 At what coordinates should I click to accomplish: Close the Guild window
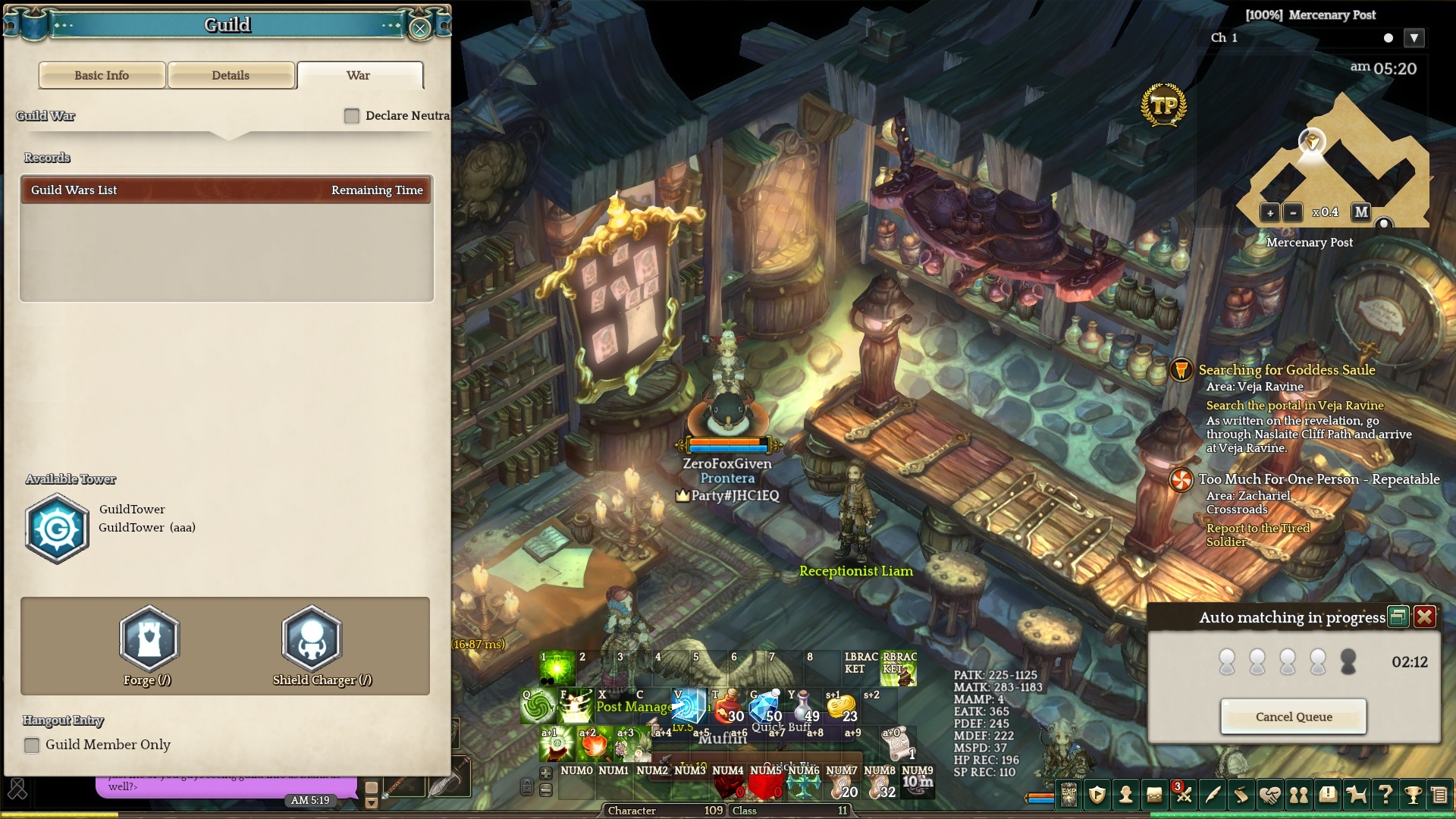click(419, 29)
